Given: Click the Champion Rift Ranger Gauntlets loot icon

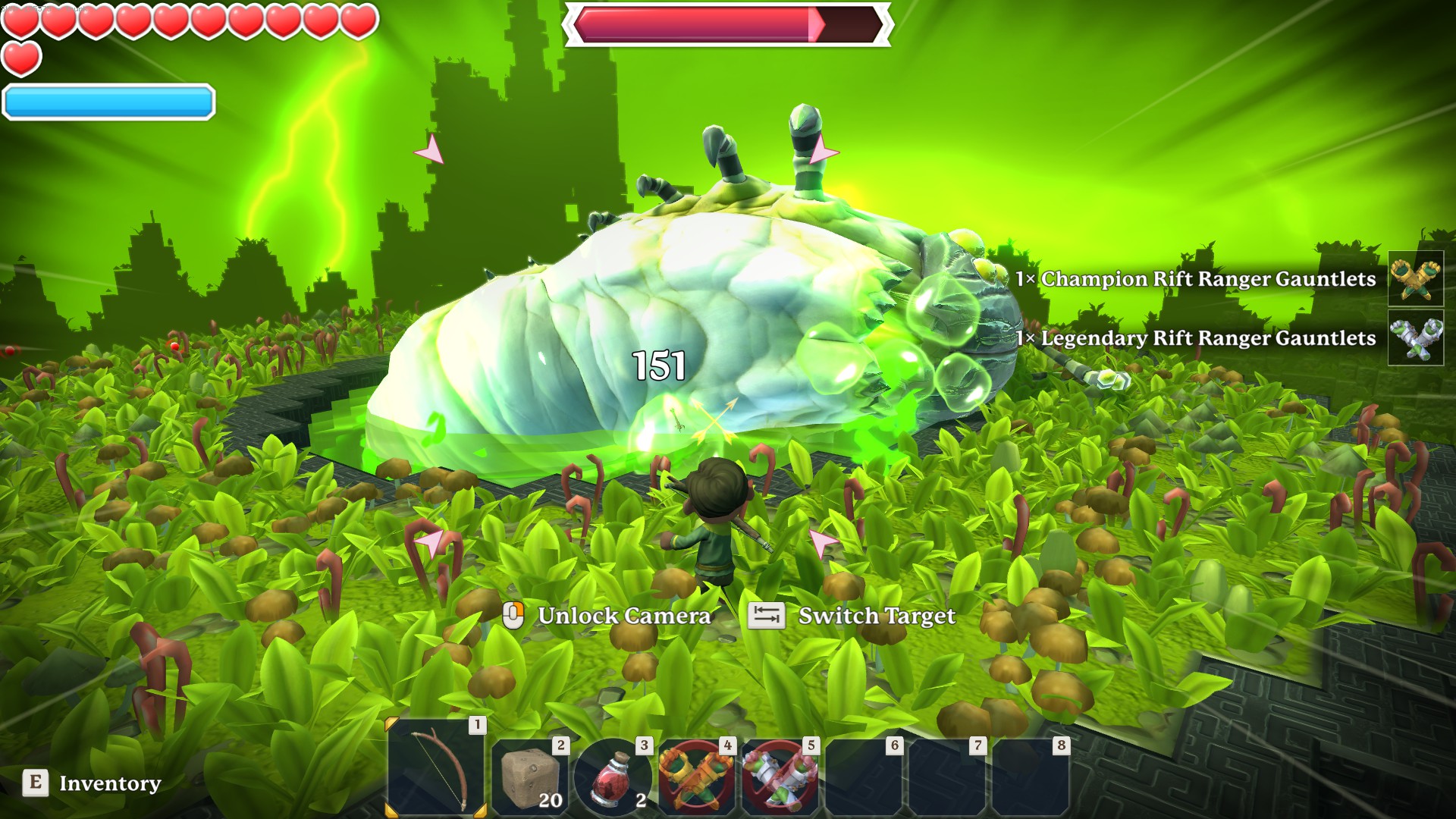Looking at the screenshot, I should click(x=1415, y=279).
